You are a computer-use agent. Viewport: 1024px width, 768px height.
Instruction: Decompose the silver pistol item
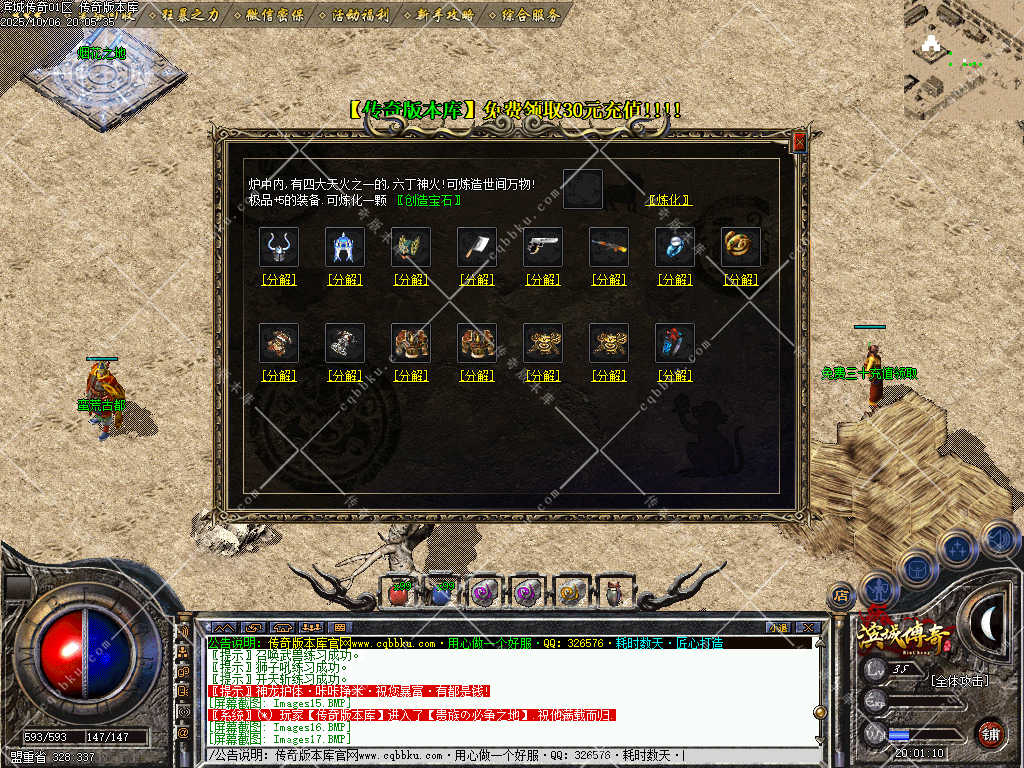pyautogui.click(x=543, y=280)
